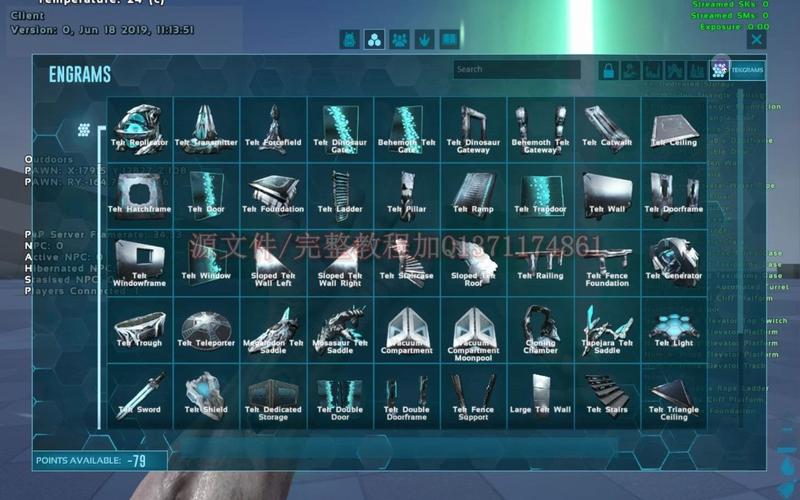800x500 pixels.
Task: Close the engrams window
Action: [x=757, y=40]
